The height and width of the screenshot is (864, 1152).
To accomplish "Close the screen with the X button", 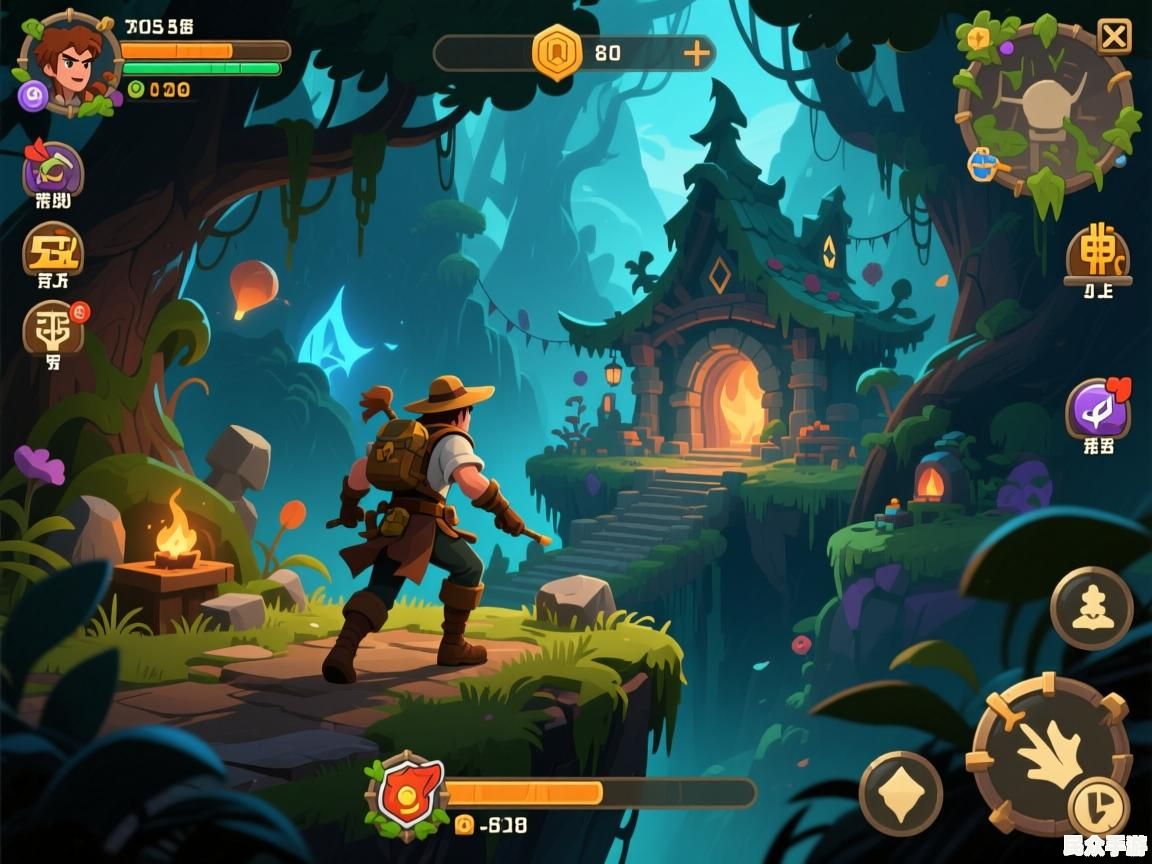I will [x=1114, y=37].
